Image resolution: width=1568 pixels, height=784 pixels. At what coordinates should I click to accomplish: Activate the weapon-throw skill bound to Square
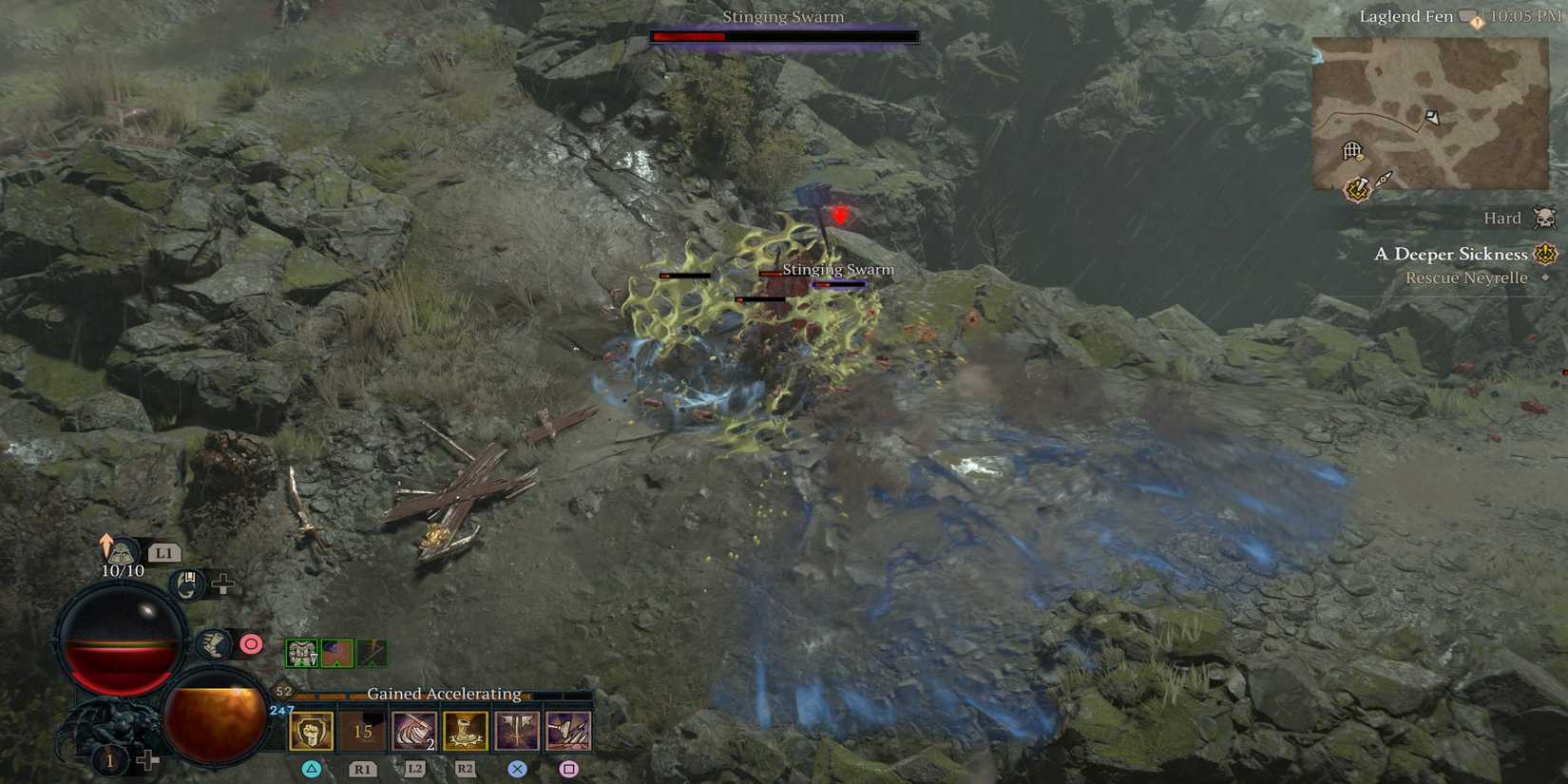pos(566,731)
